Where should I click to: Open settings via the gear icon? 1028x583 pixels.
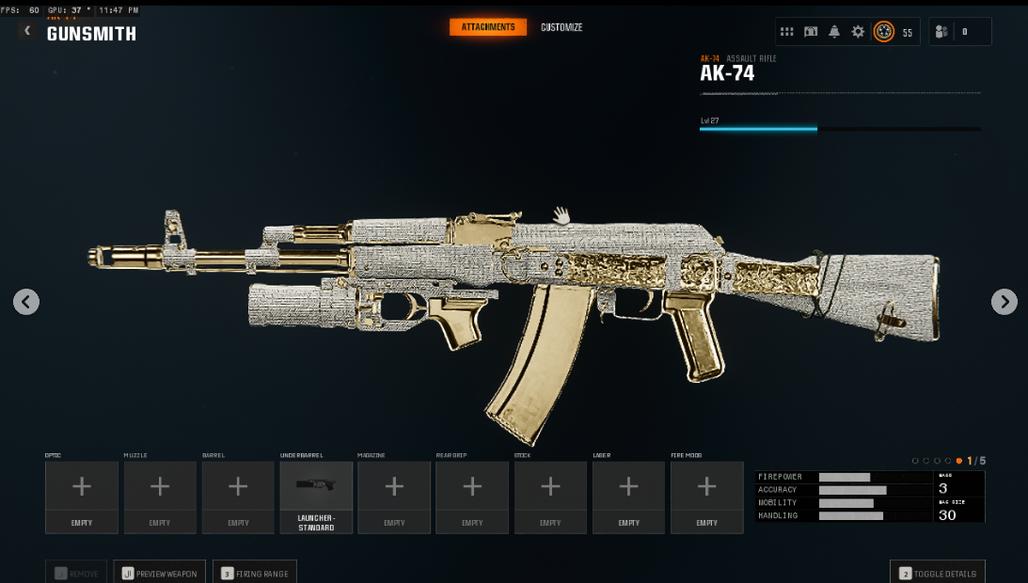858,32
